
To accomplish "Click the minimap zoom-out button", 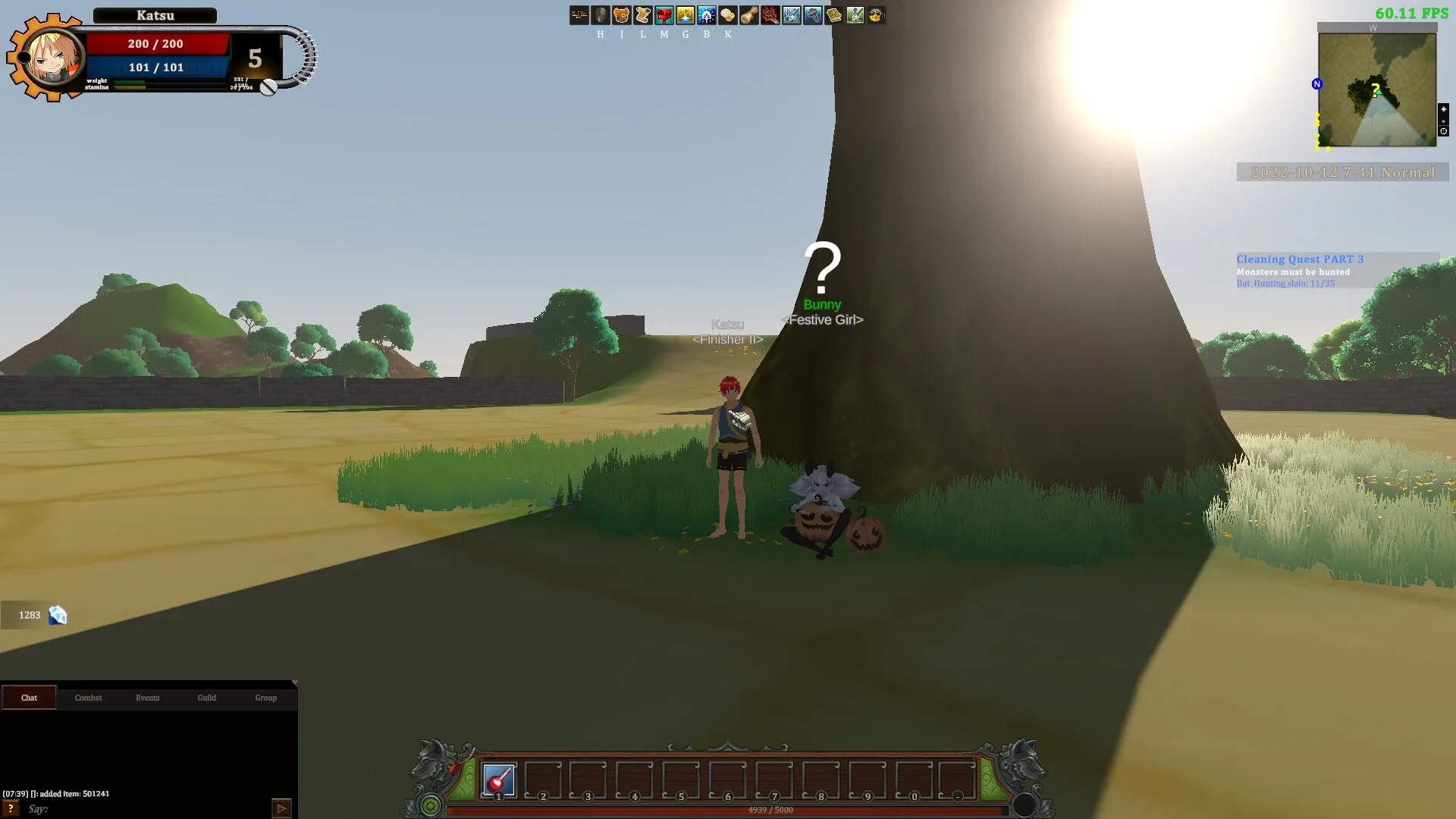I will coord(1443,120).
